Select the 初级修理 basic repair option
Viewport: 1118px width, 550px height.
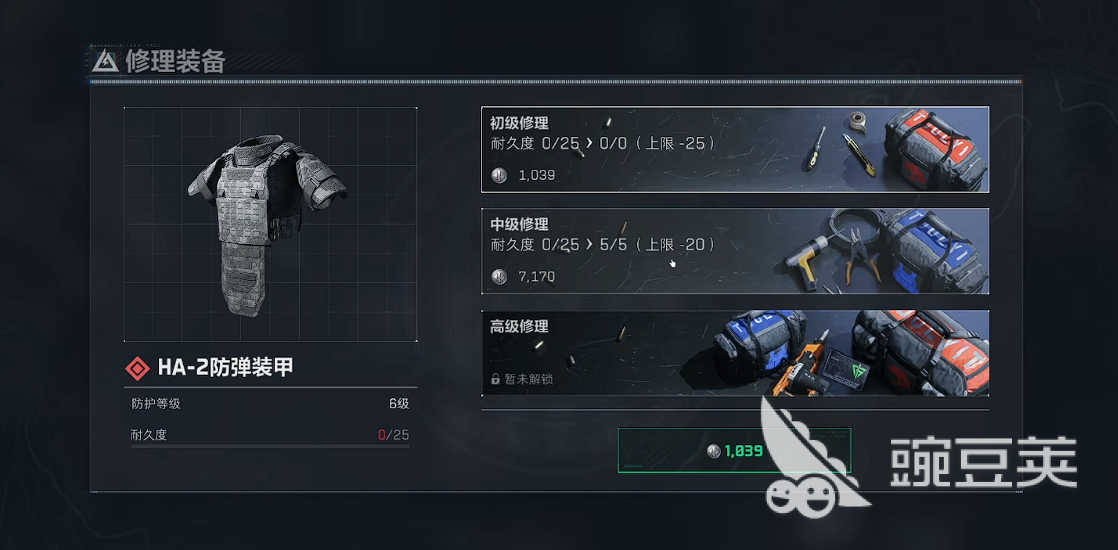(x=735, y=149)
